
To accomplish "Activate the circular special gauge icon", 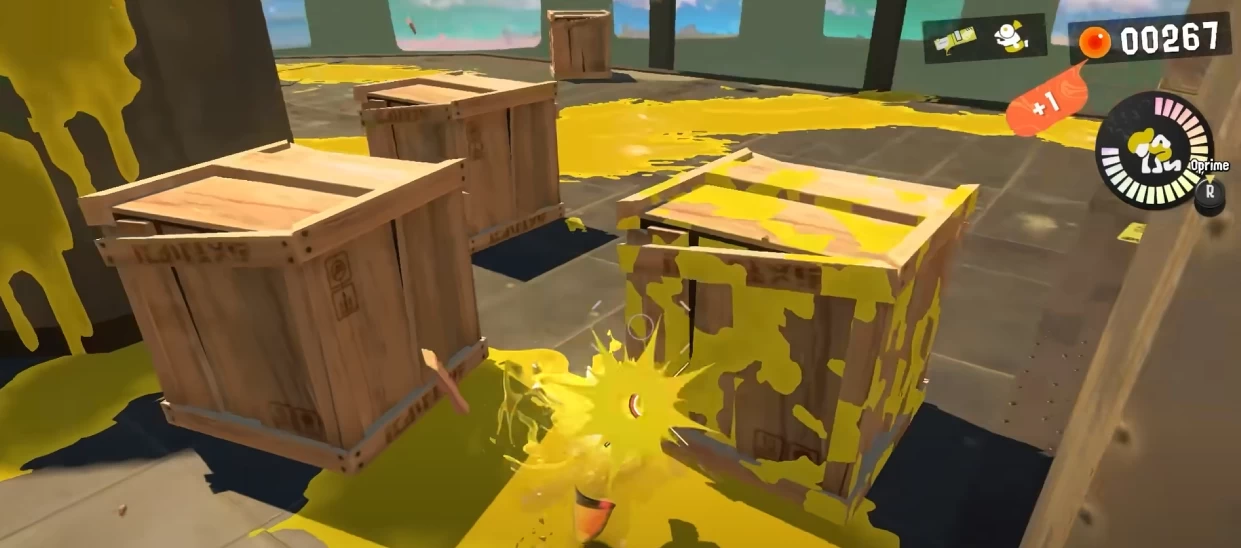I will 1154,150.
